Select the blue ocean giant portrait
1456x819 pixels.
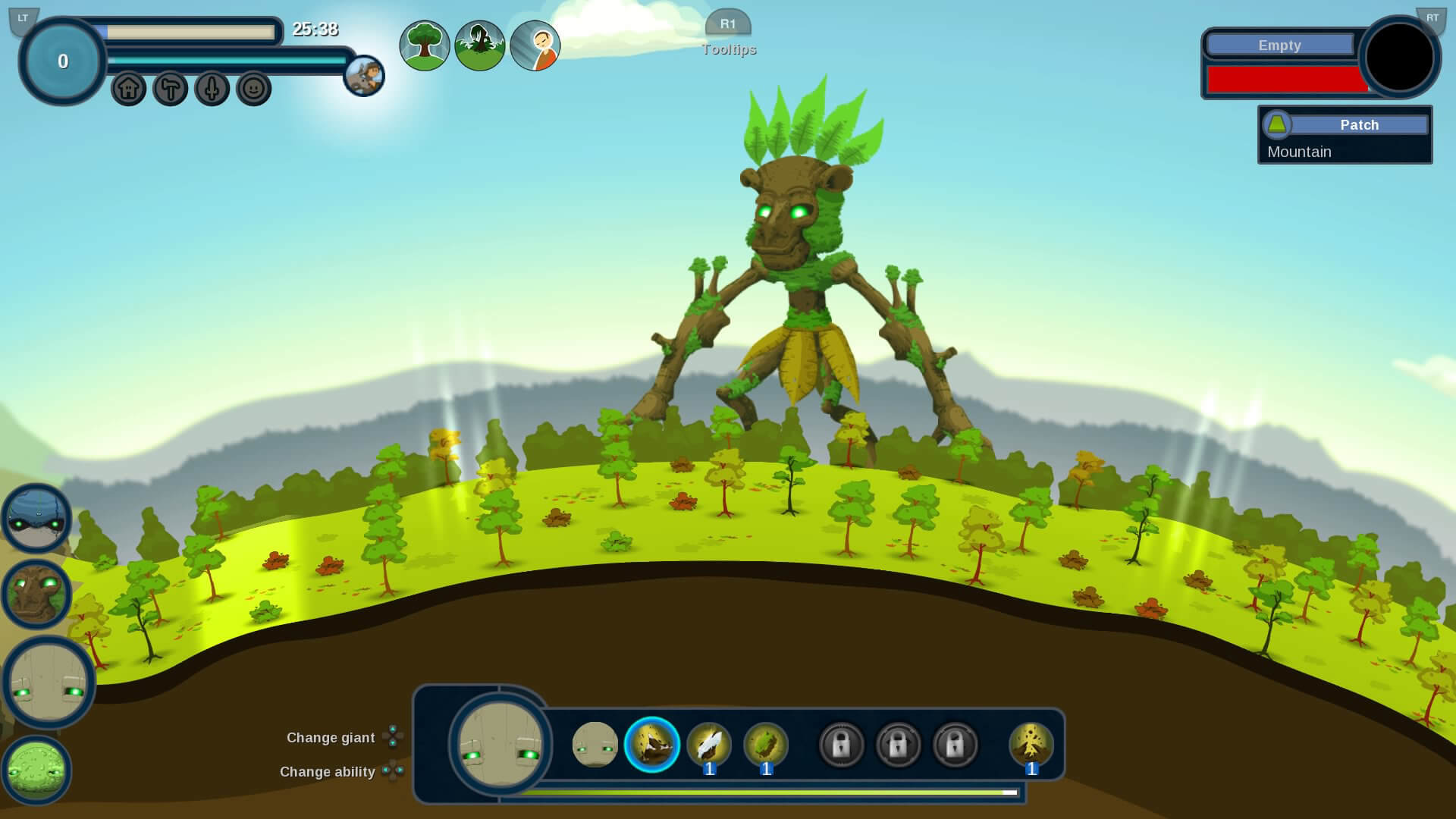click(36, 519)
